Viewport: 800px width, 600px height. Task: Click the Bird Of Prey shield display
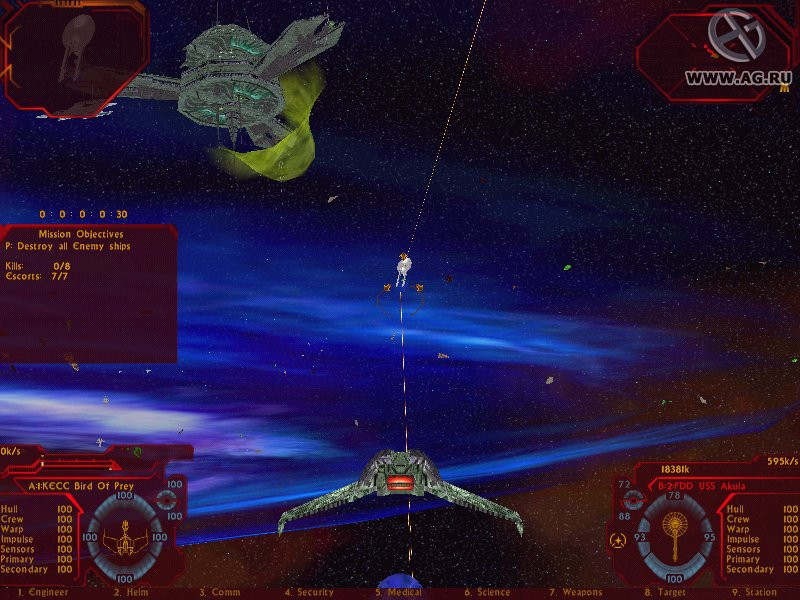click(123, 531)
